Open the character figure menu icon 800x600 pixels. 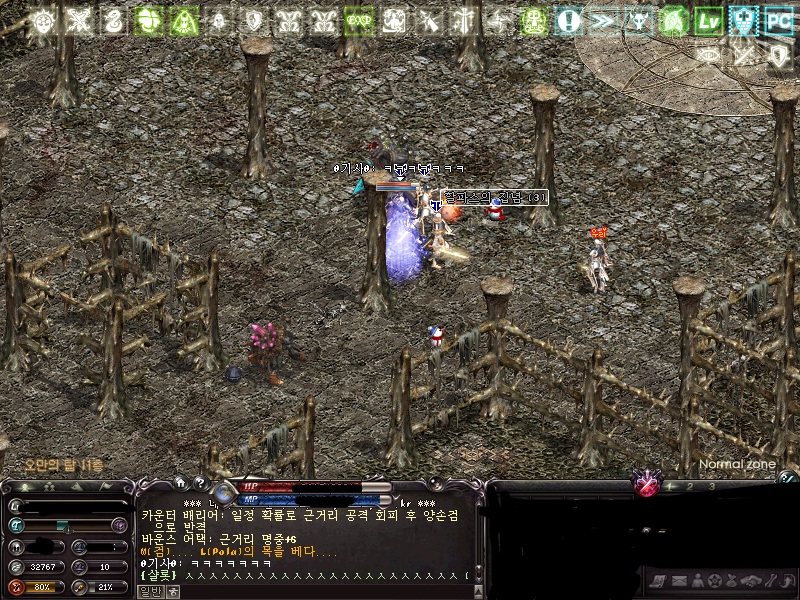point(696,581)
